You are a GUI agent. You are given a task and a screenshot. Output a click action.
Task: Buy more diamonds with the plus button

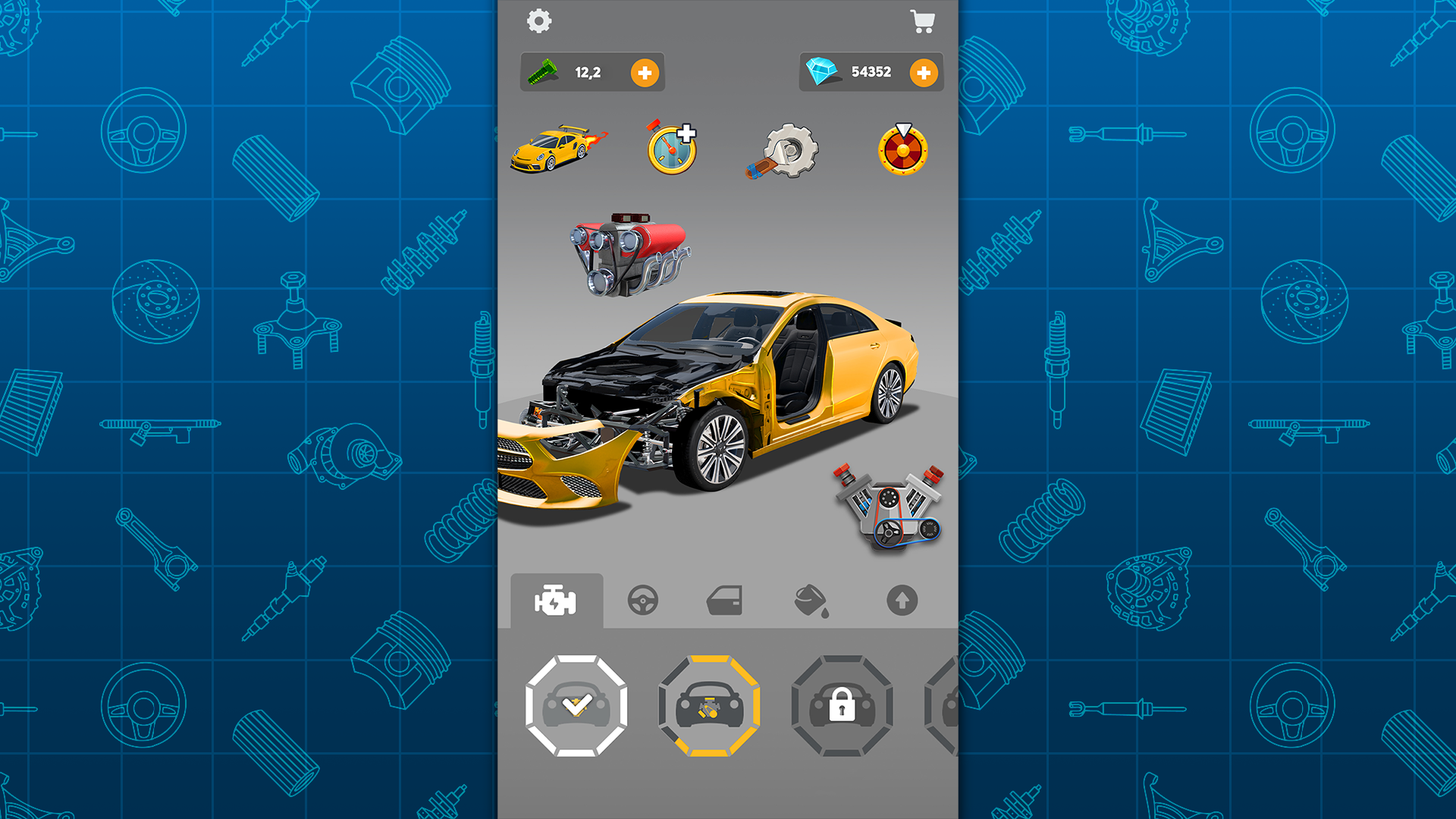(924, 72)
